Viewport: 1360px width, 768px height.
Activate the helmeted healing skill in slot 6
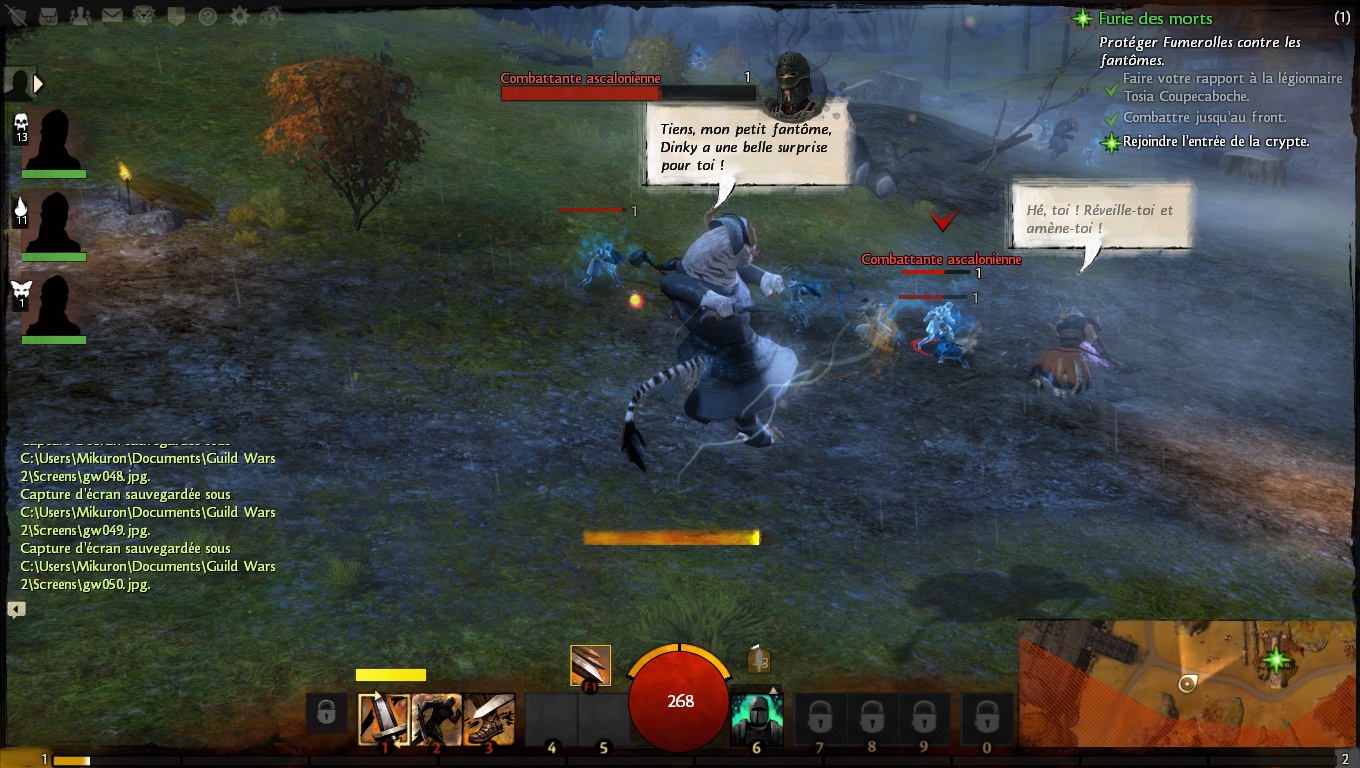755,720
